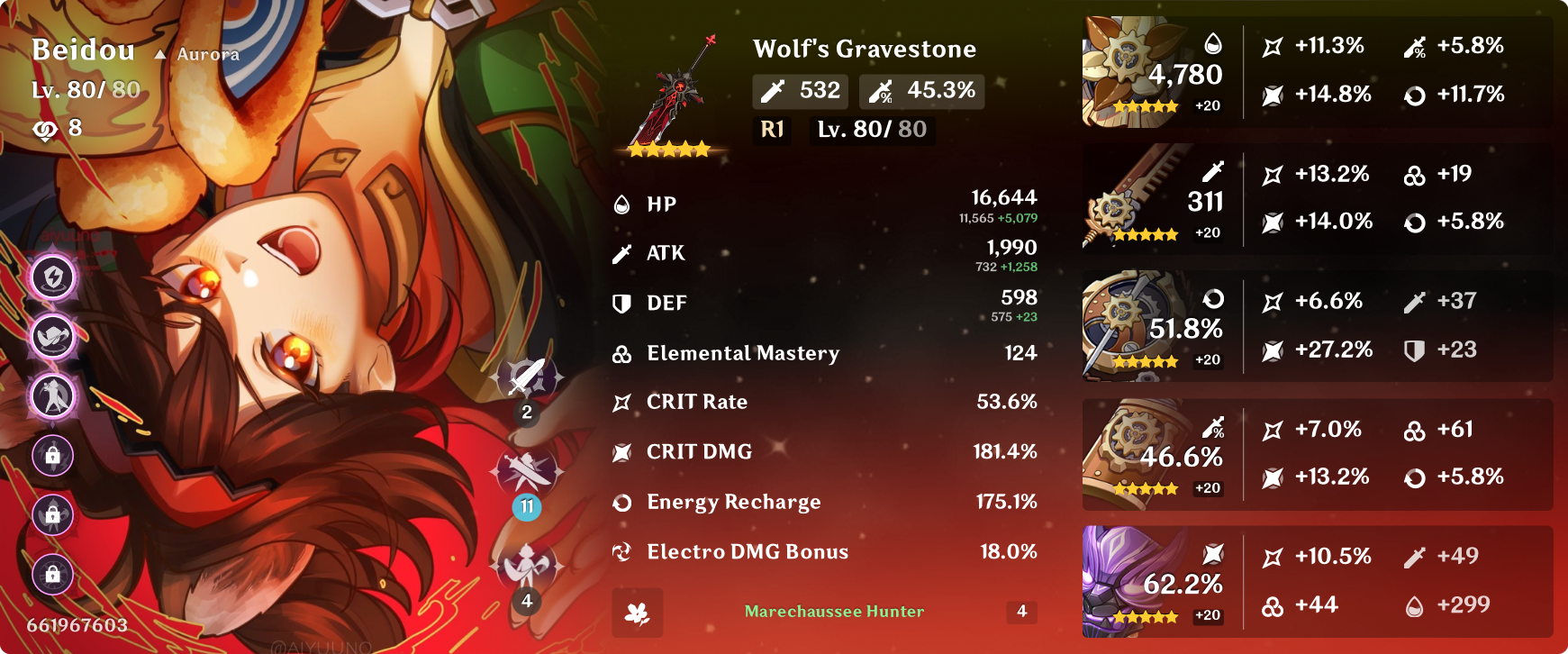Click the Aurora title tag

[x=198, y=54]
